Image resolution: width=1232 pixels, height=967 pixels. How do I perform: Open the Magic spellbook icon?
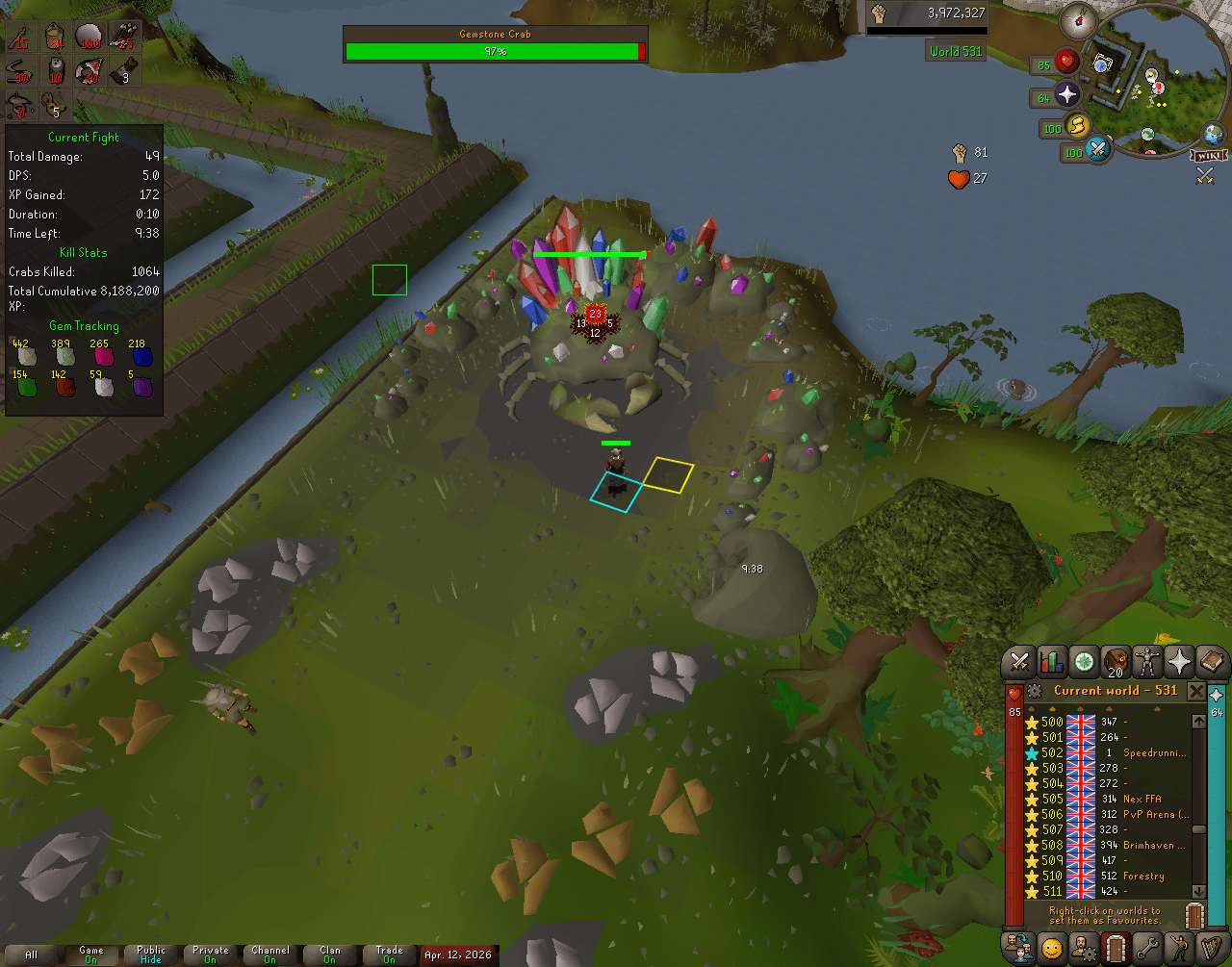click(1210, 660)
